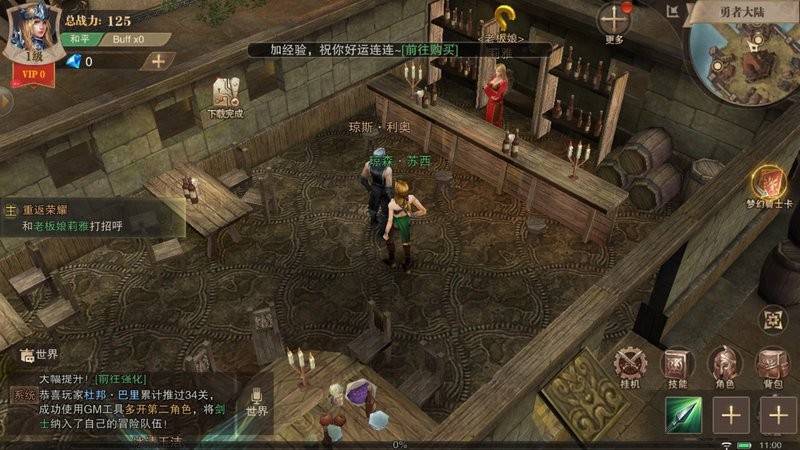800x450 pixels.
Task: Show the Buff x0 list
Action: pyautogui.click(x=126, y=39)
